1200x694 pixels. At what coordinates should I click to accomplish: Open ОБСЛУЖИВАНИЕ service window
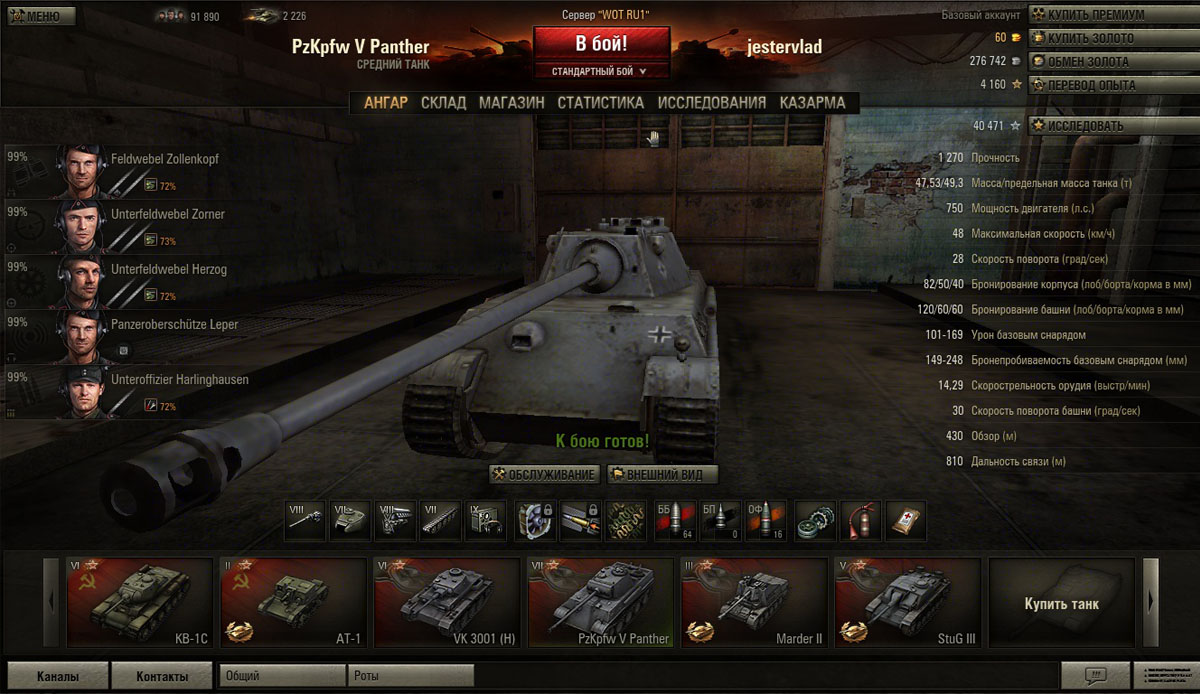pos(545,474)
